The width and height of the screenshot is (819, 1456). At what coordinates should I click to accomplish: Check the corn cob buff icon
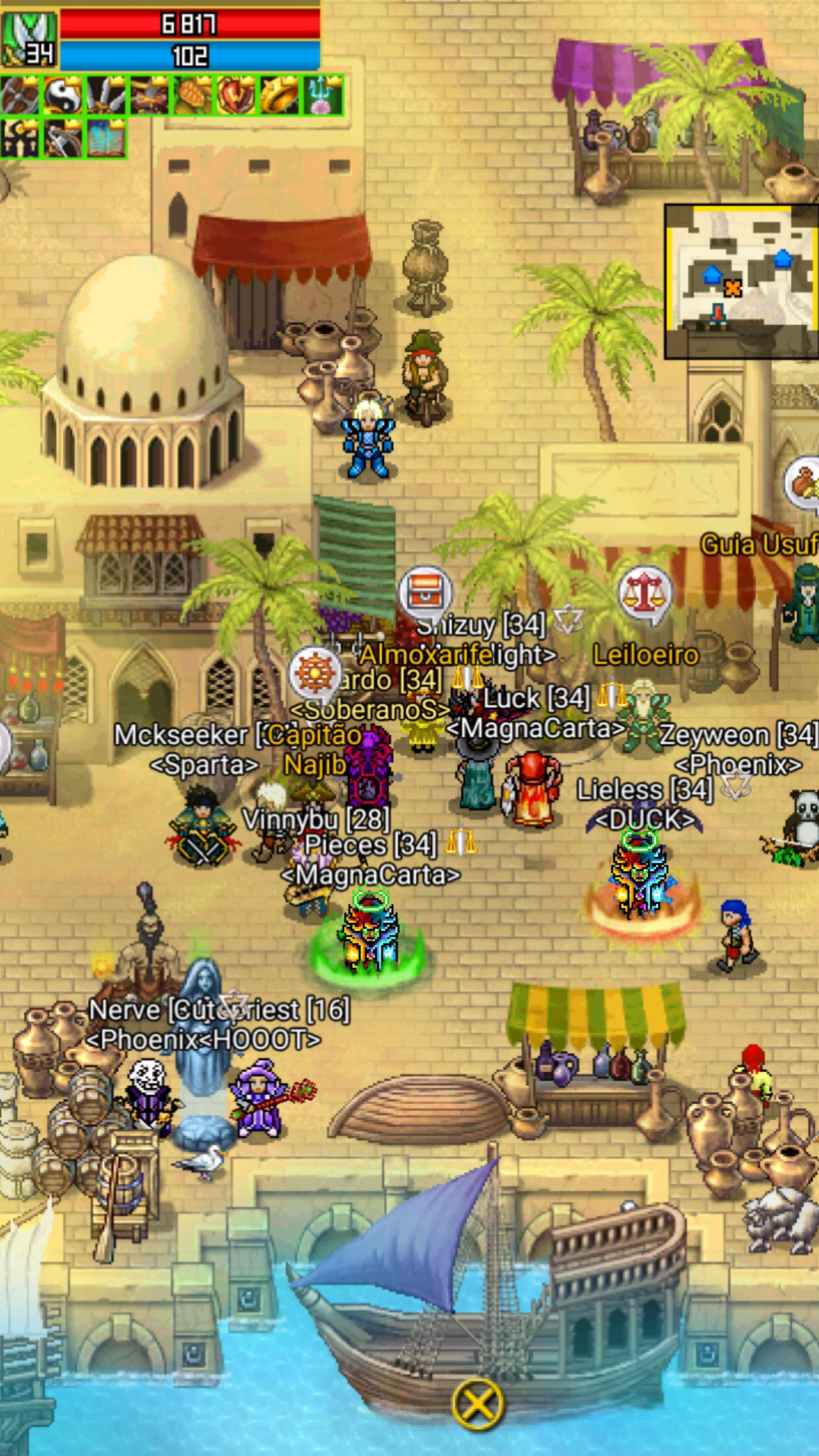pos(193,96)
